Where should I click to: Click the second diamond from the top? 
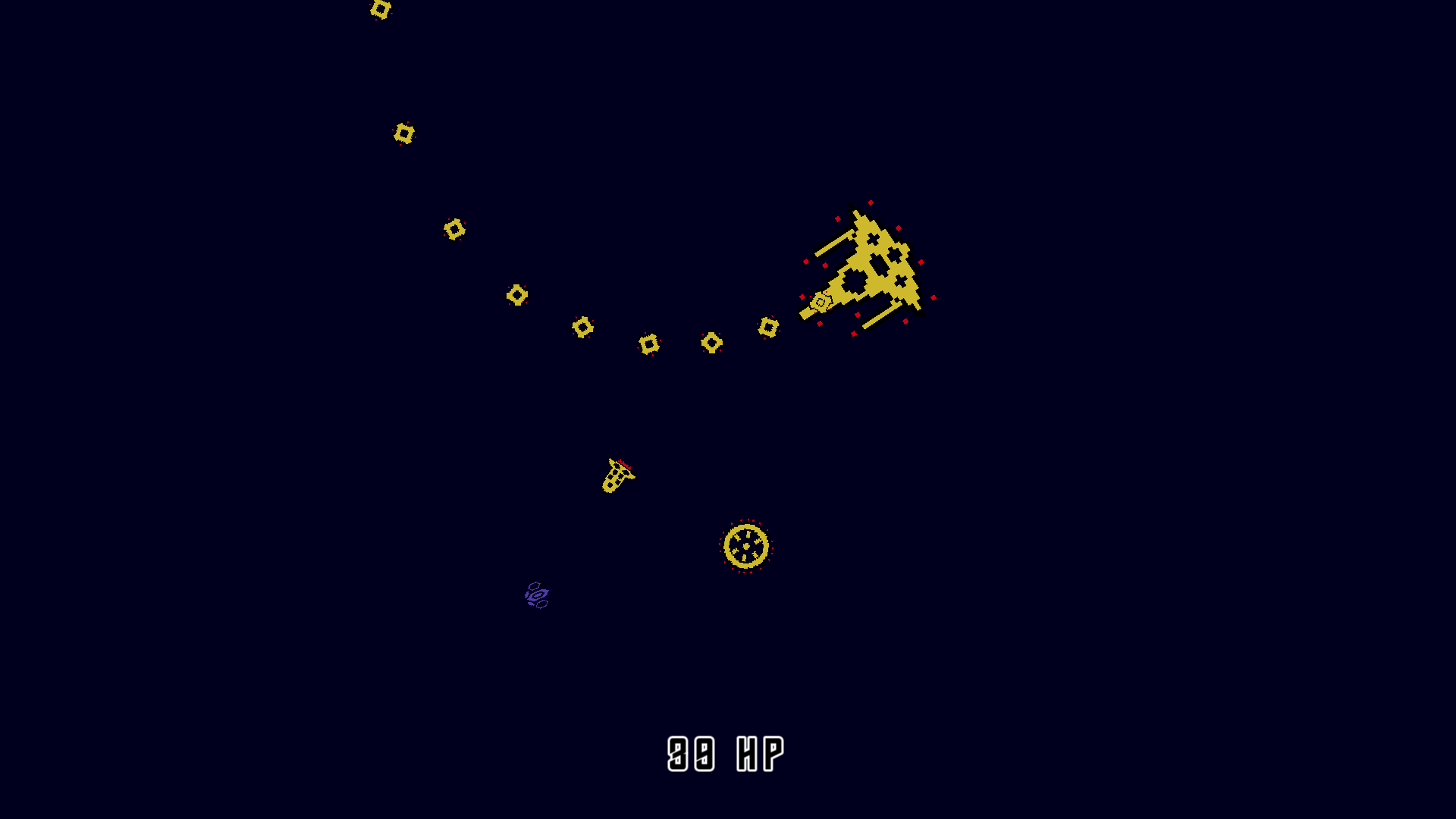403,135
